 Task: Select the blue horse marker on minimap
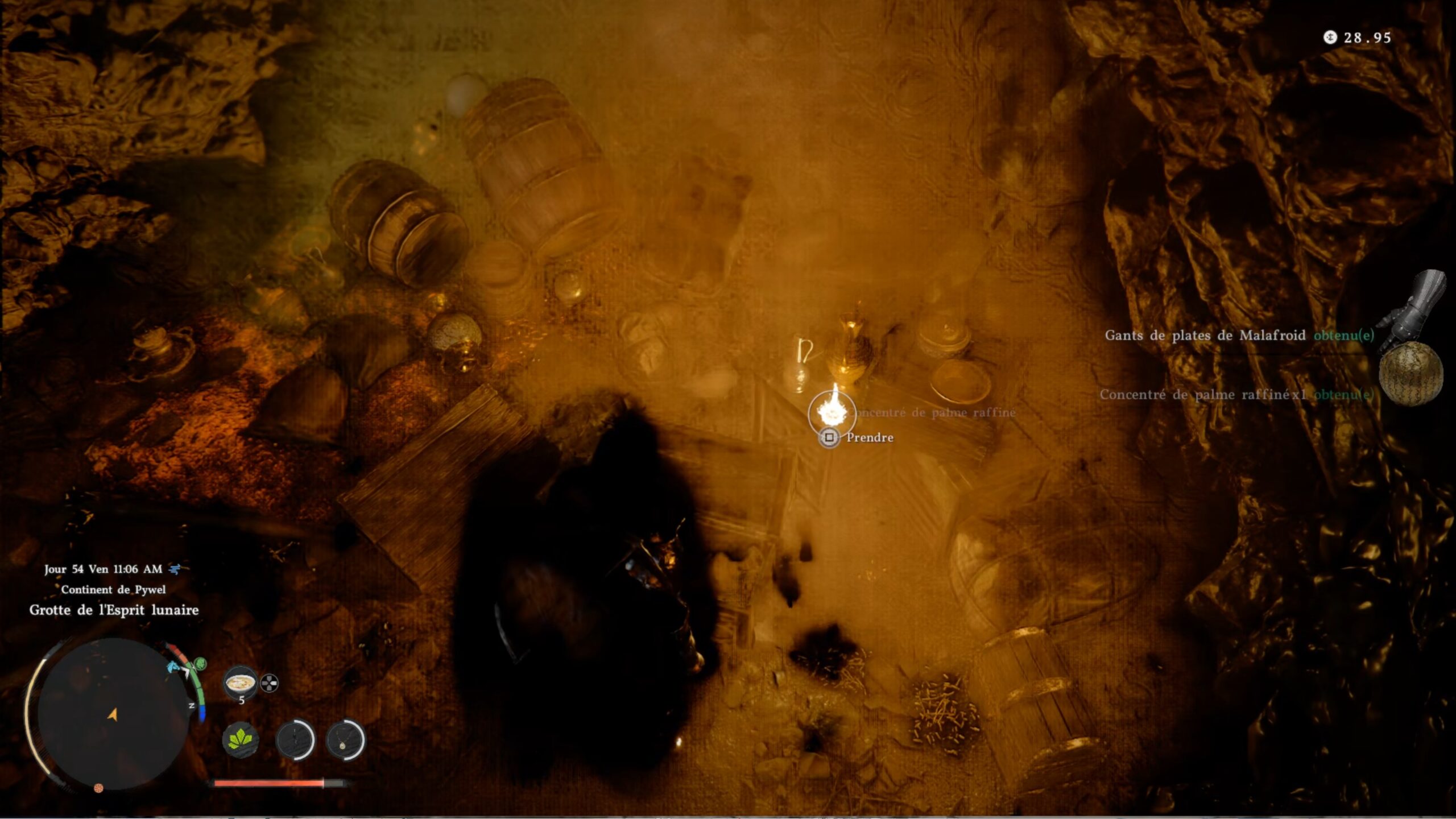click(172, 667)
